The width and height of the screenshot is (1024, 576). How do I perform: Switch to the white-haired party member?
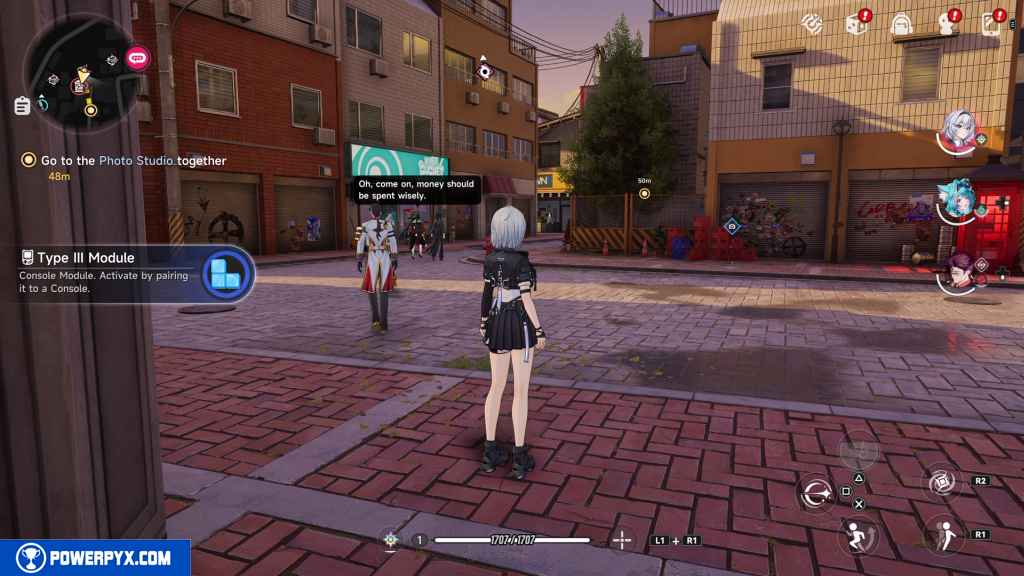[958, 130]
